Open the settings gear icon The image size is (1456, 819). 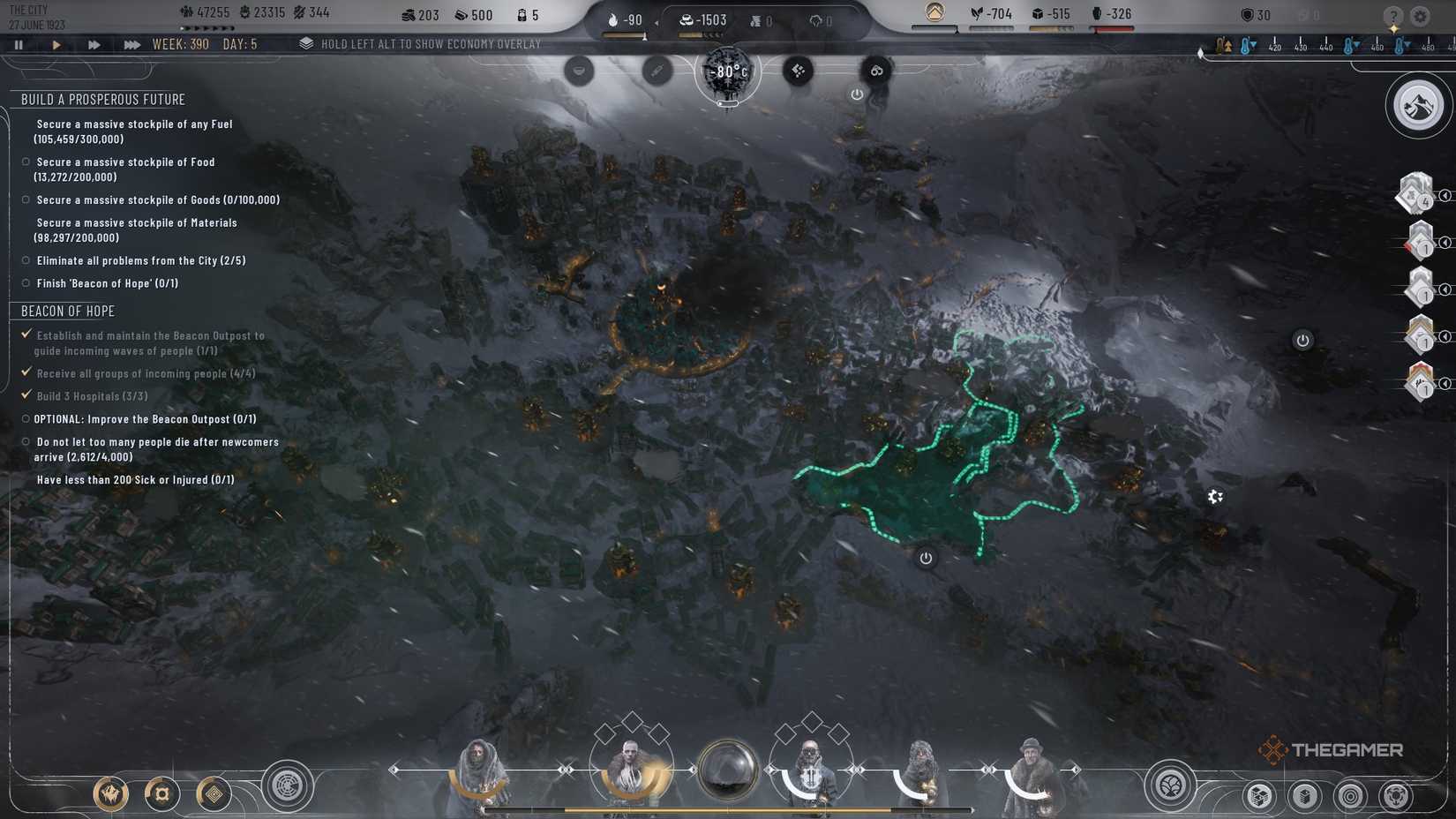(1421, 15)
